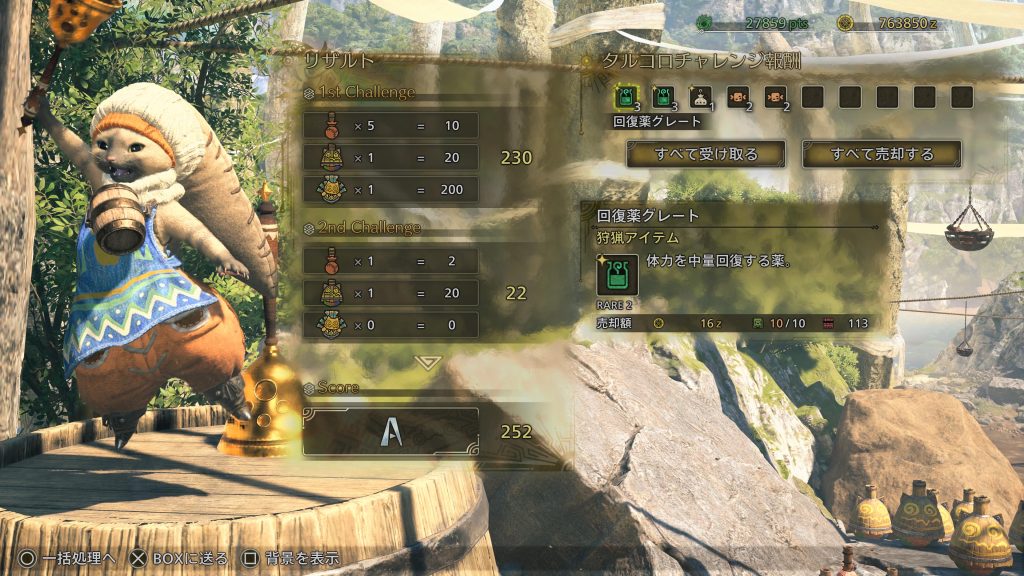This screenshot has height=576, width=1024.
Task: Click the down arrow below 2nd Challenge results
Action: tap(428, 362)
